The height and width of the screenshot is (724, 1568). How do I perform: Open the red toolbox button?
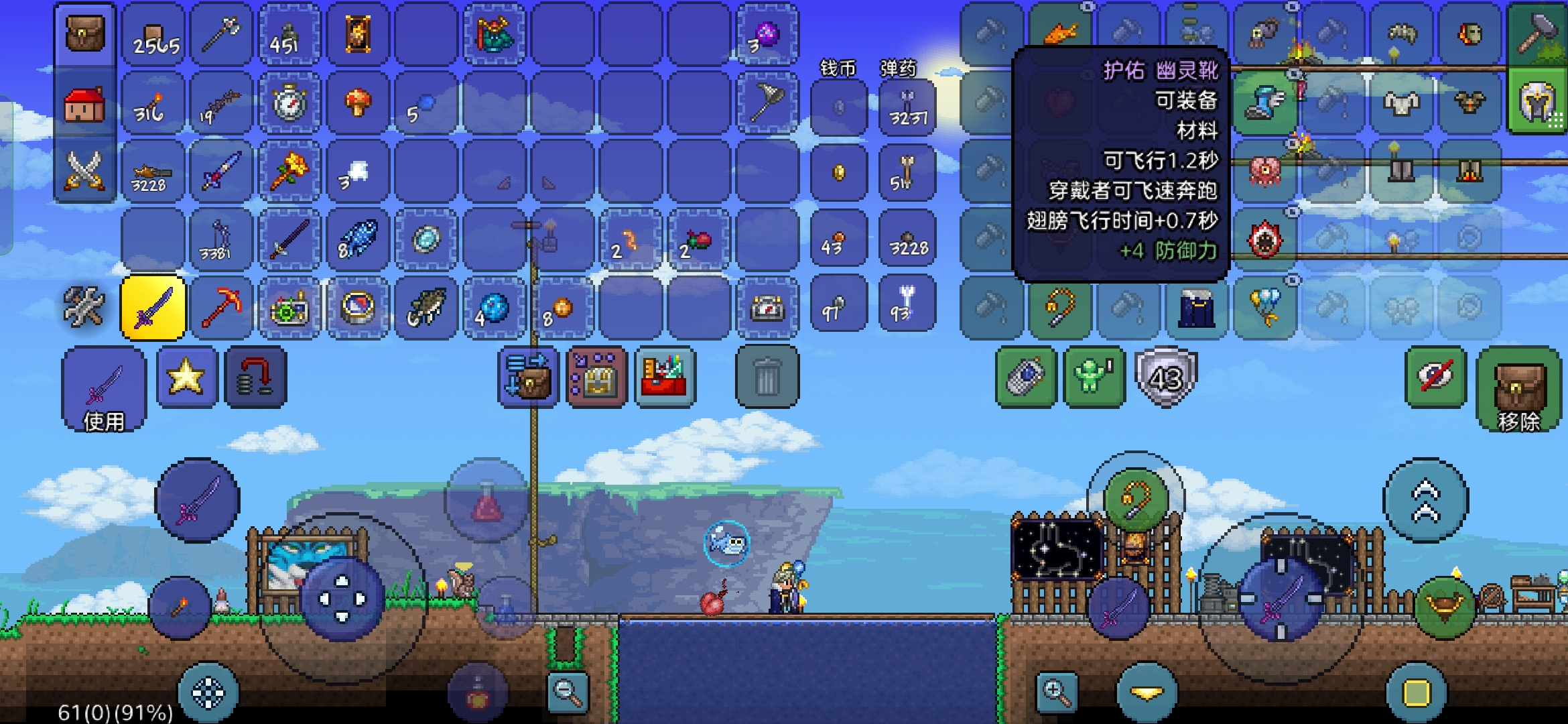[665, 377]
